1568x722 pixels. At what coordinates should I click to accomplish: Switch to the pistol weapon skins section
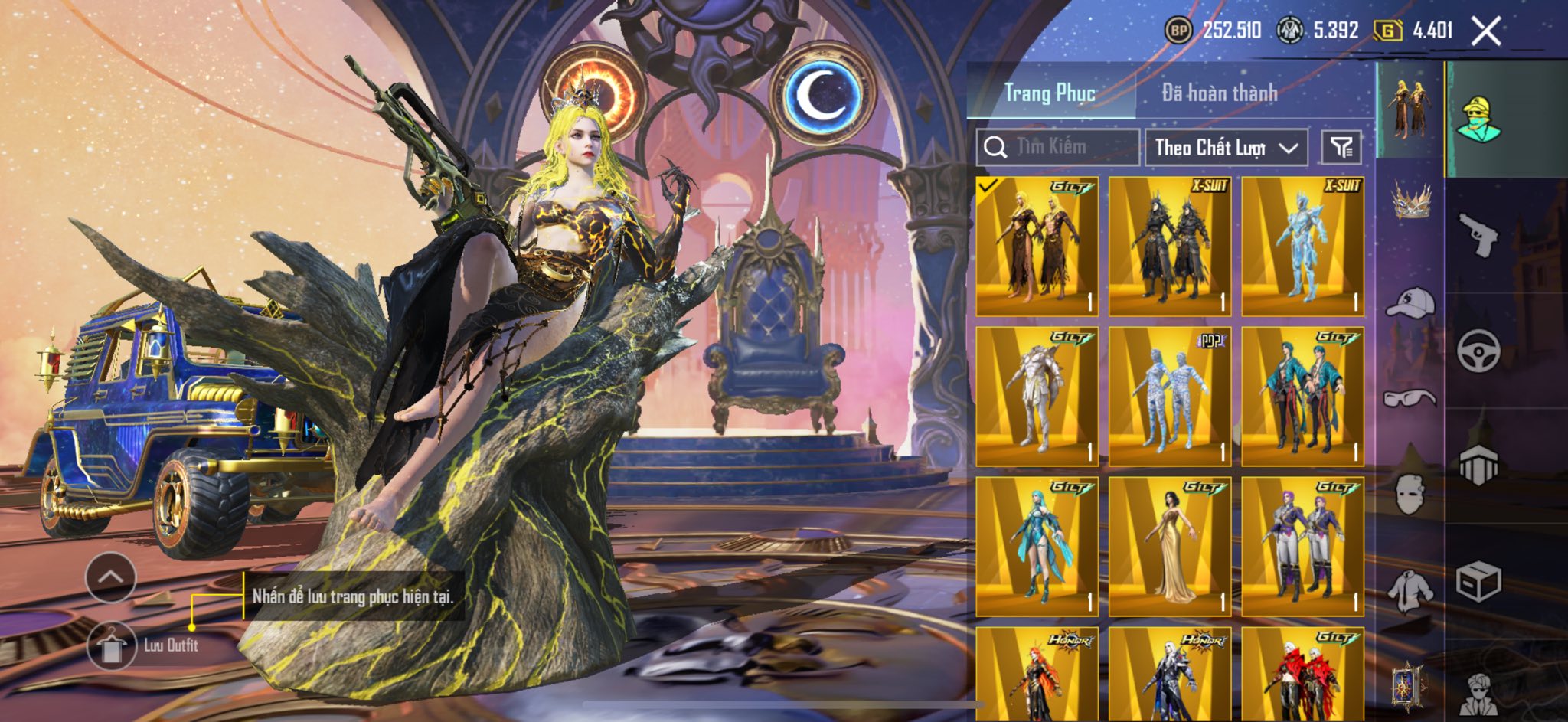[x=1478, y=234]
